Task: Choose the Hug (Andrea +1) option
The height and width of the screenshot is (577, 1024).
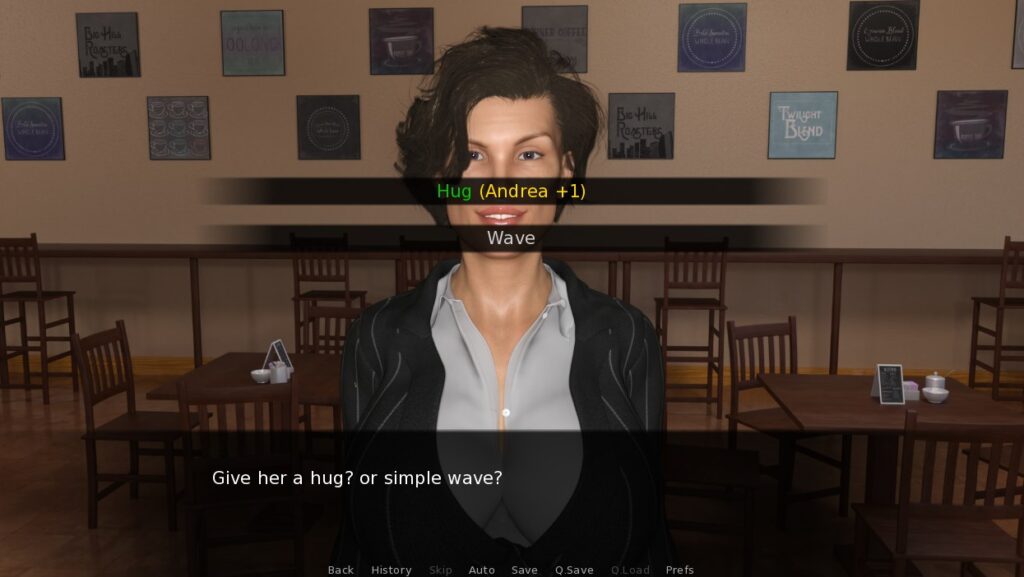Action: point(511,191)
